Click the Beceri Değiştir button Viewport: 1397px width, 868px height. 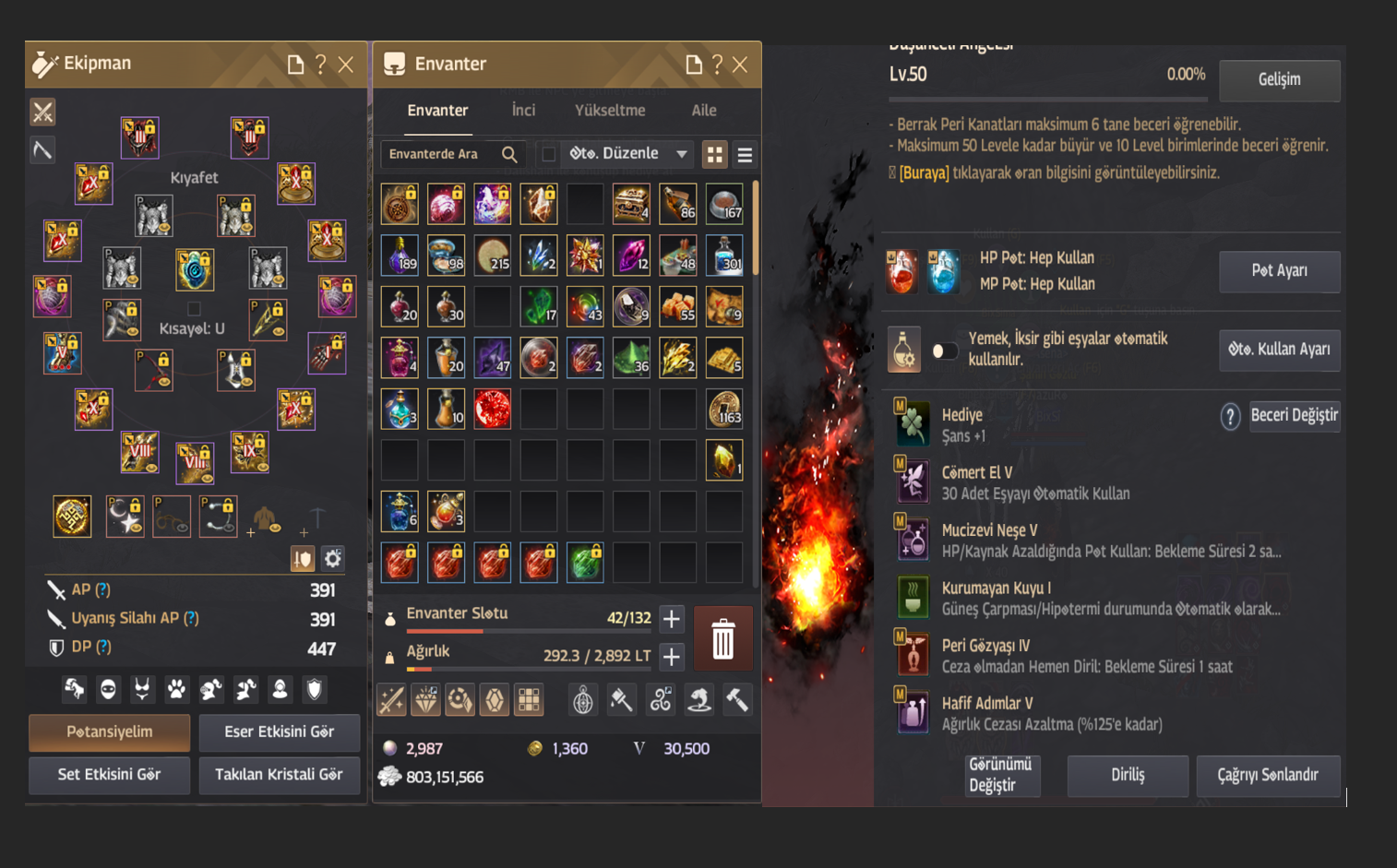point(1294,416)
